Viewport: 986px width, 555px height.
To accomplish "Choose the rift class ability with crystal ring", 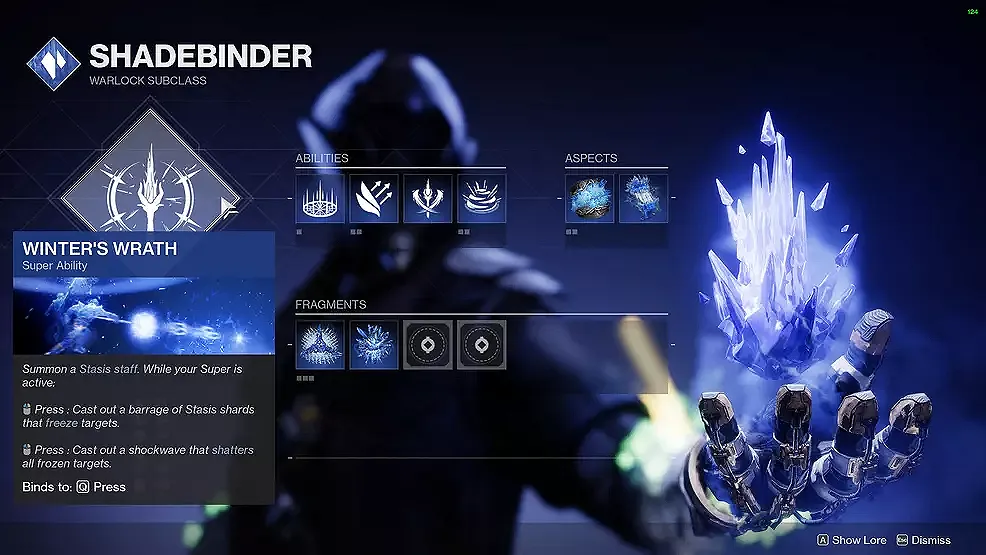I will [x=320, y=198].
